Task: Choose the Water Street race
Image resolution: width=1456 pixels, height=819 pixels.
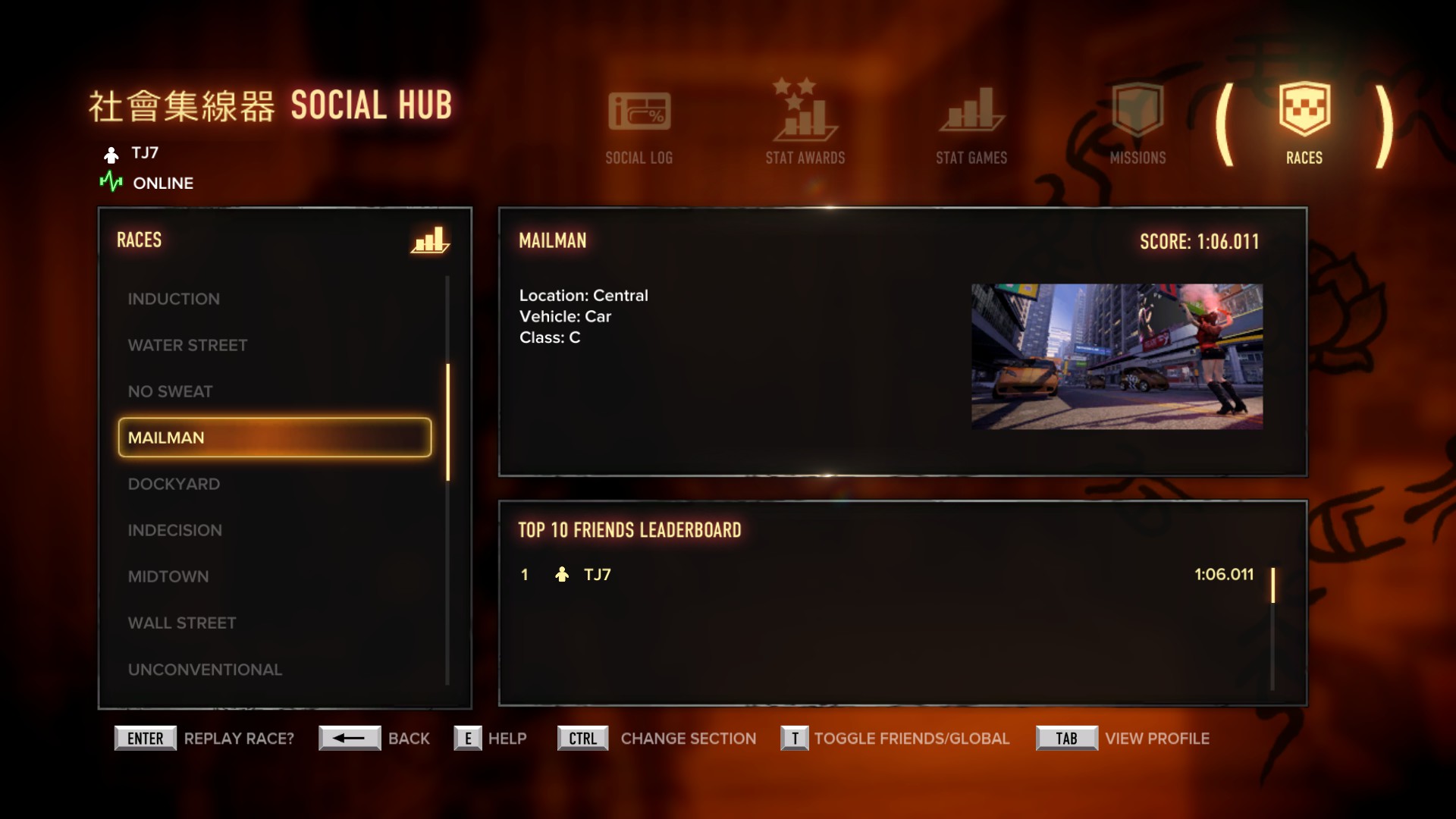Action: (x=187, y=345)
